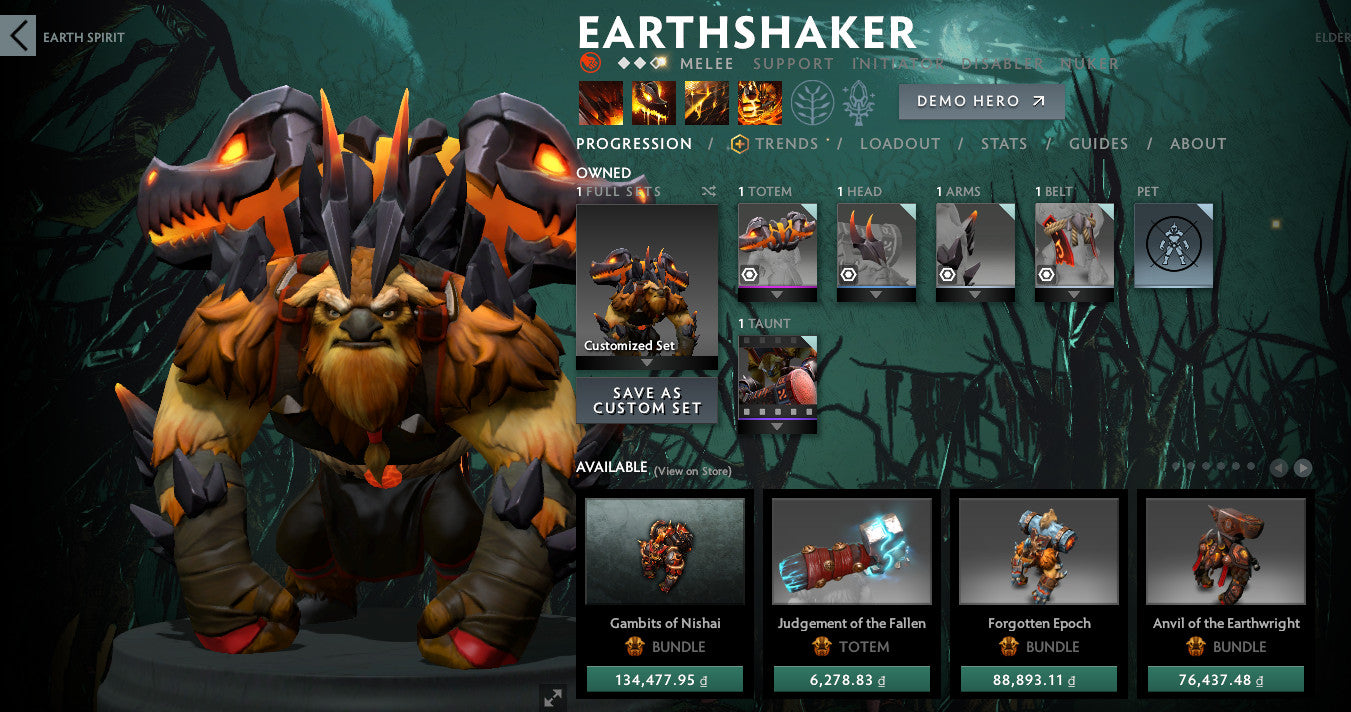Expand the hero model to fullscreen
1351x712 pixels.
(x=552, y=697)
